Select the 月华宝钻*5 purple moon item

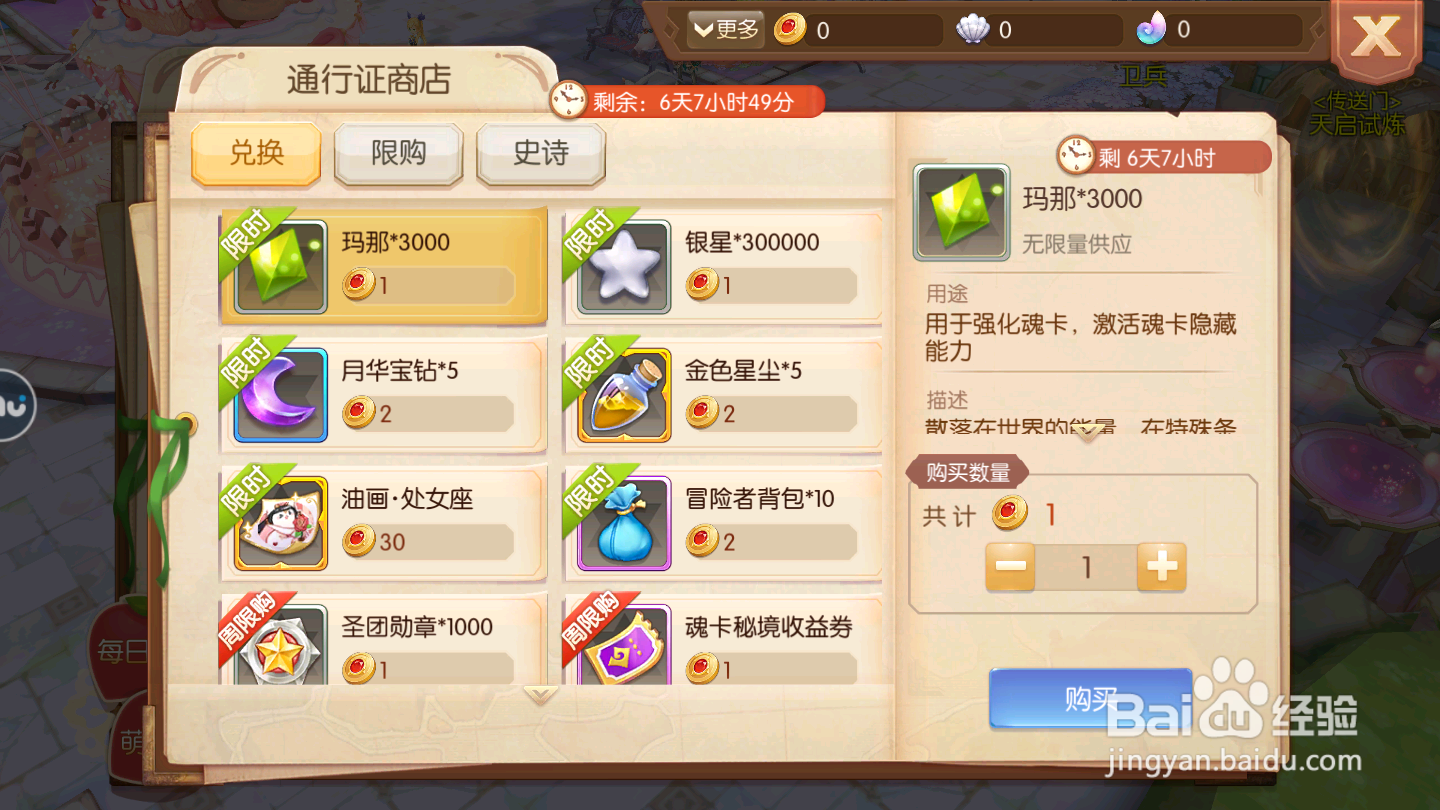383,394
